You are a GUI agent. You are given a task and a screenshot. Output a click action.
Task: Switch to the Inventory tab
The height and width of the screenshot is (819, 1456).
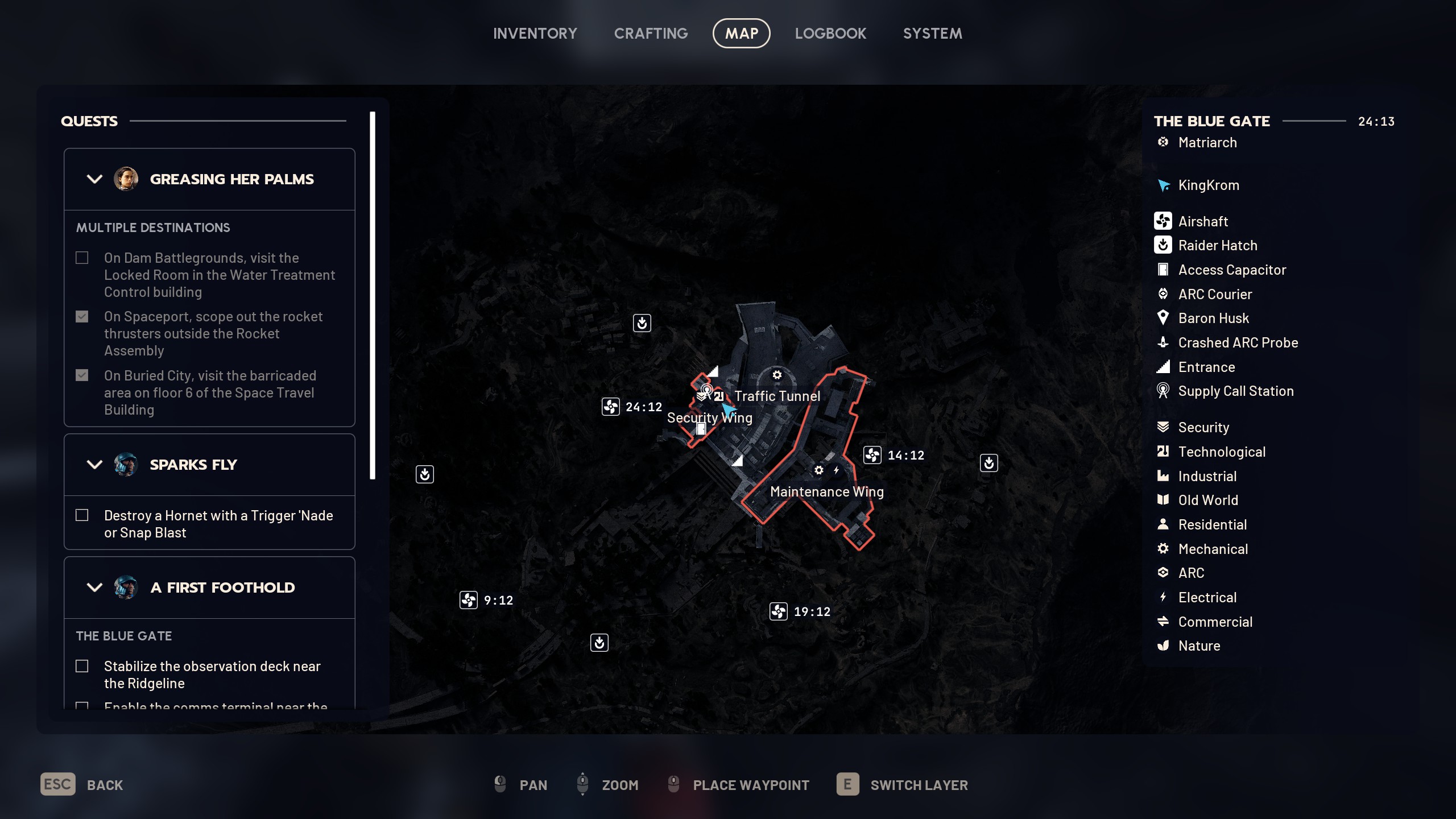(x=535, y=33)
